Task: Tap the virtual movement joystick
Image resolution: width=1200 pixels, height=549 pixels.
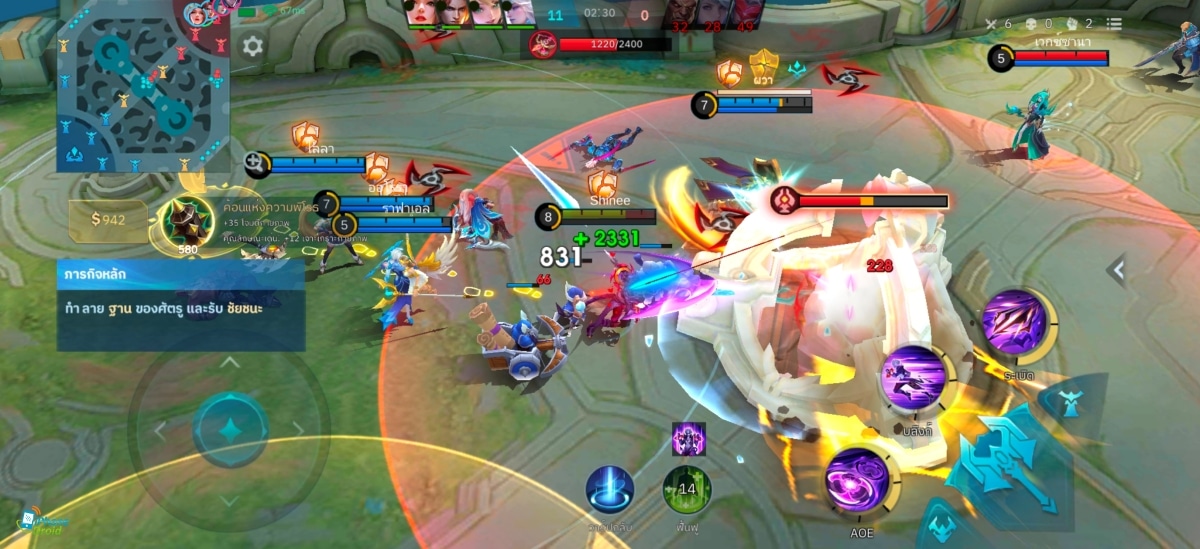Action: [229, 430]
